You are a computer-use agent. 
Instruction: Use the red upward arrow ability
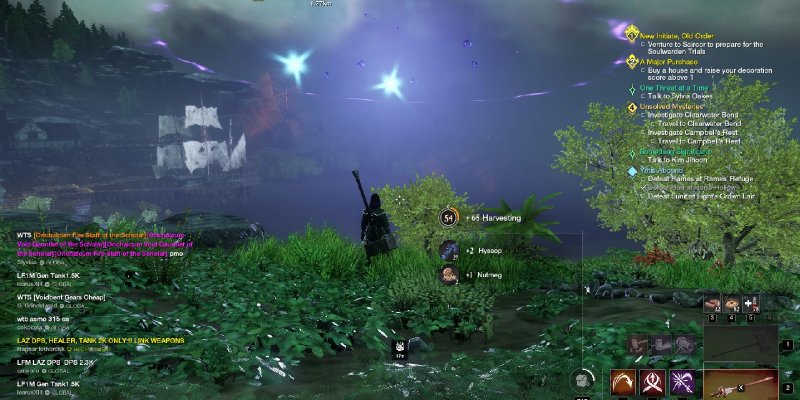(x=655, y=383)
